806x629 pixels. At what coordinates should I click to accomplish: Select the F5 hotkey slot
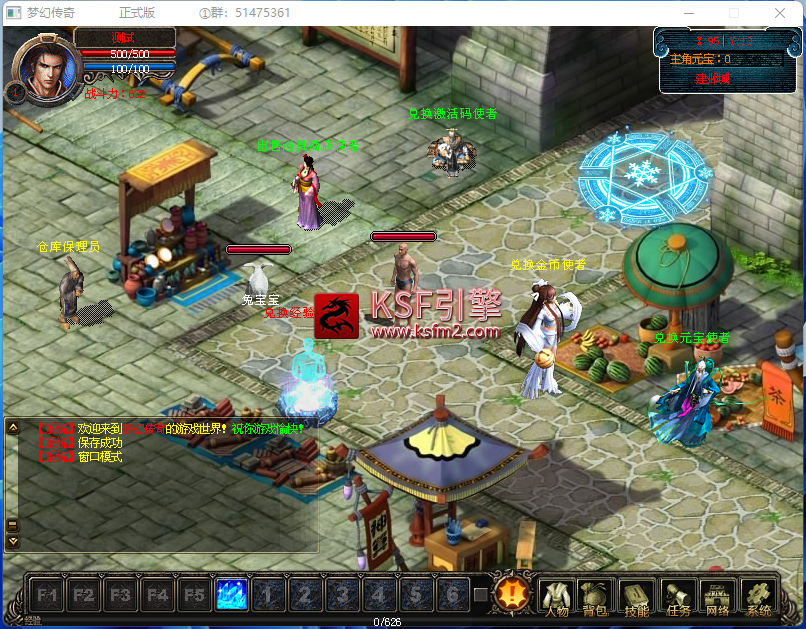coord(195,595)
